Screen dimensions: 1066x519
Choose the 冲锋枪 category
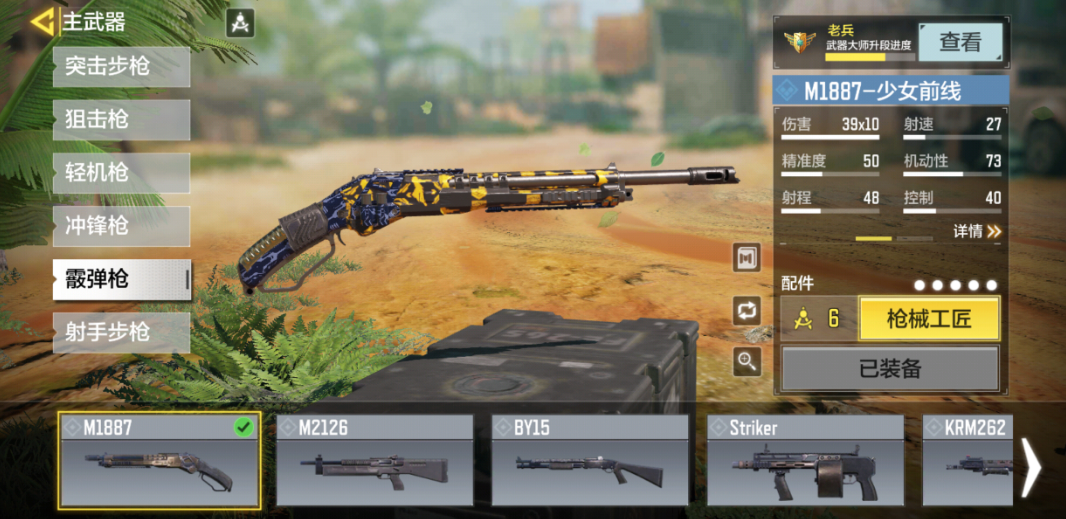coord(121,226)
